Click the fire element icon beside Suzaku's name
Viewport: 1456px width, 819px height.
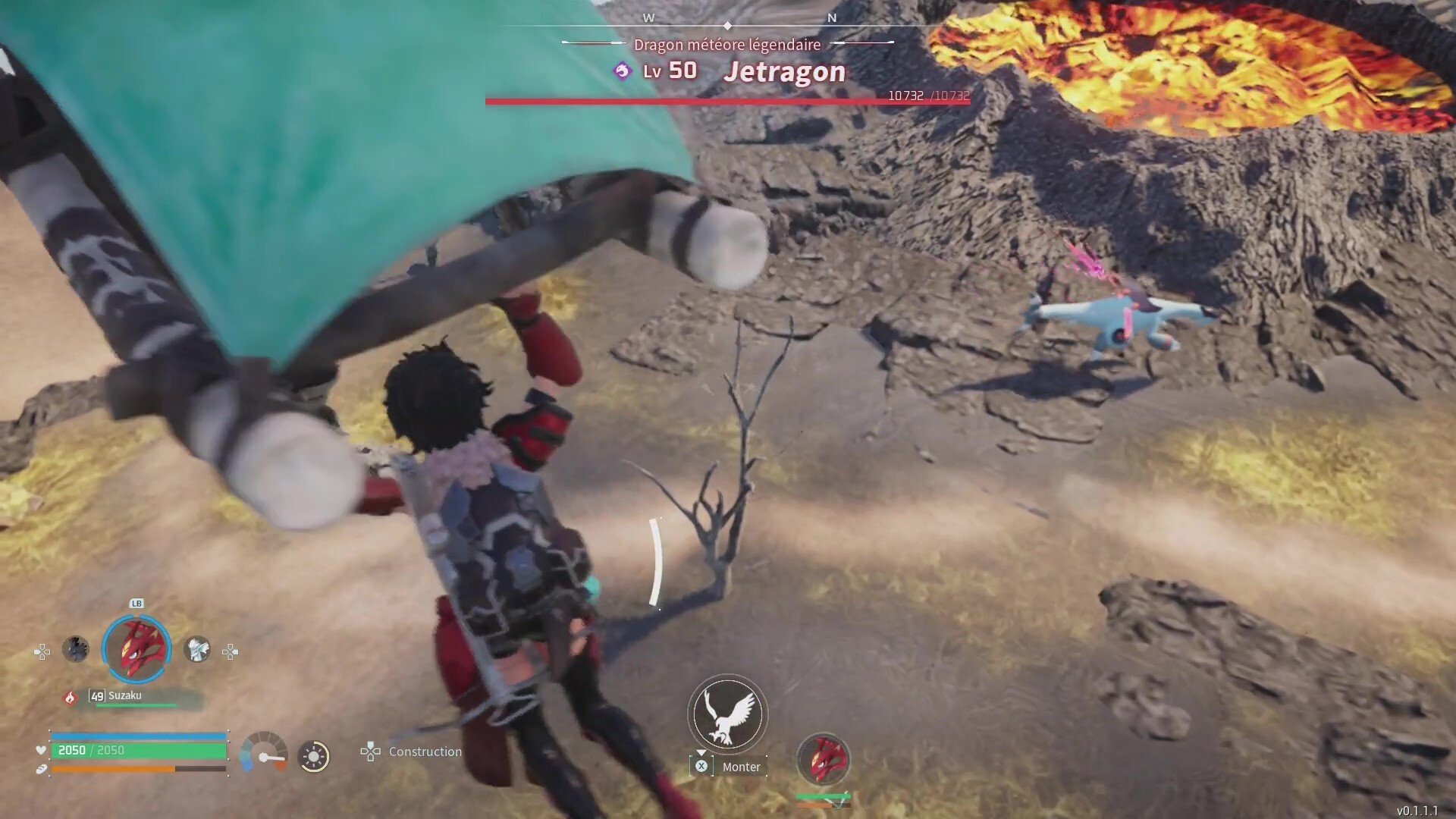[x=71, y=698]
